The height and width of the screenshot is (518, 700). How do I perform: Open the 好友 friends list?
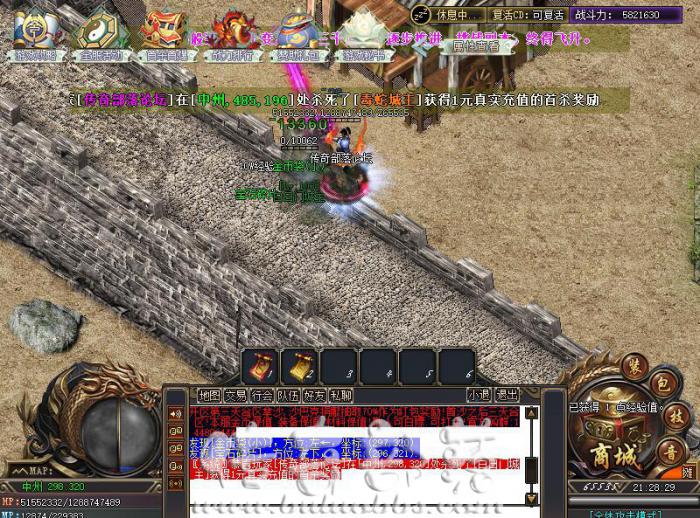click(x=314, y=395)
